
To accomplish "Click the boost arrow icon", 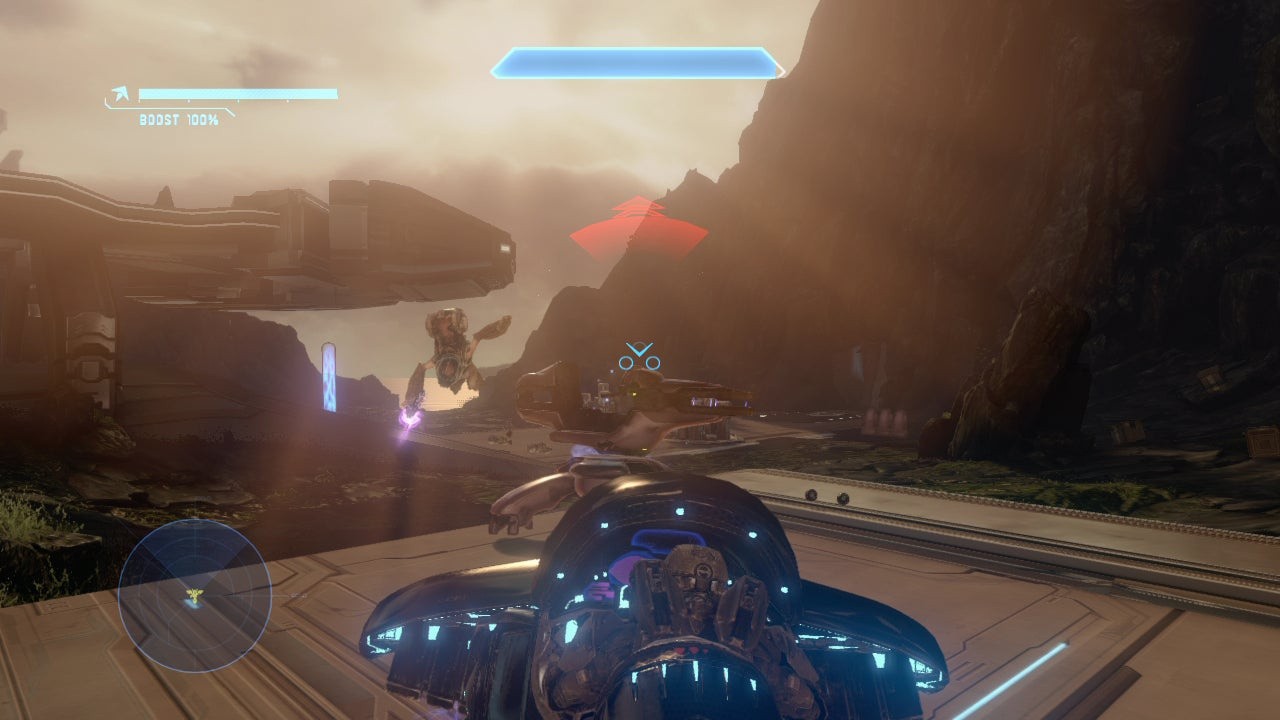I will coord(121,95).
